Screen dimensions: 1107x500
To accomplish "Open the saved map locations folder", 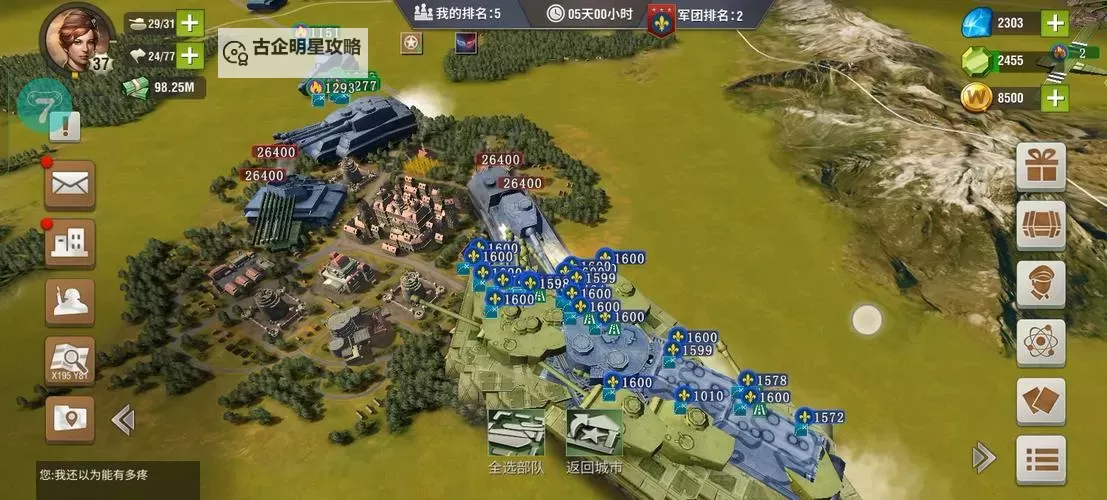I will tap(70, 418).
